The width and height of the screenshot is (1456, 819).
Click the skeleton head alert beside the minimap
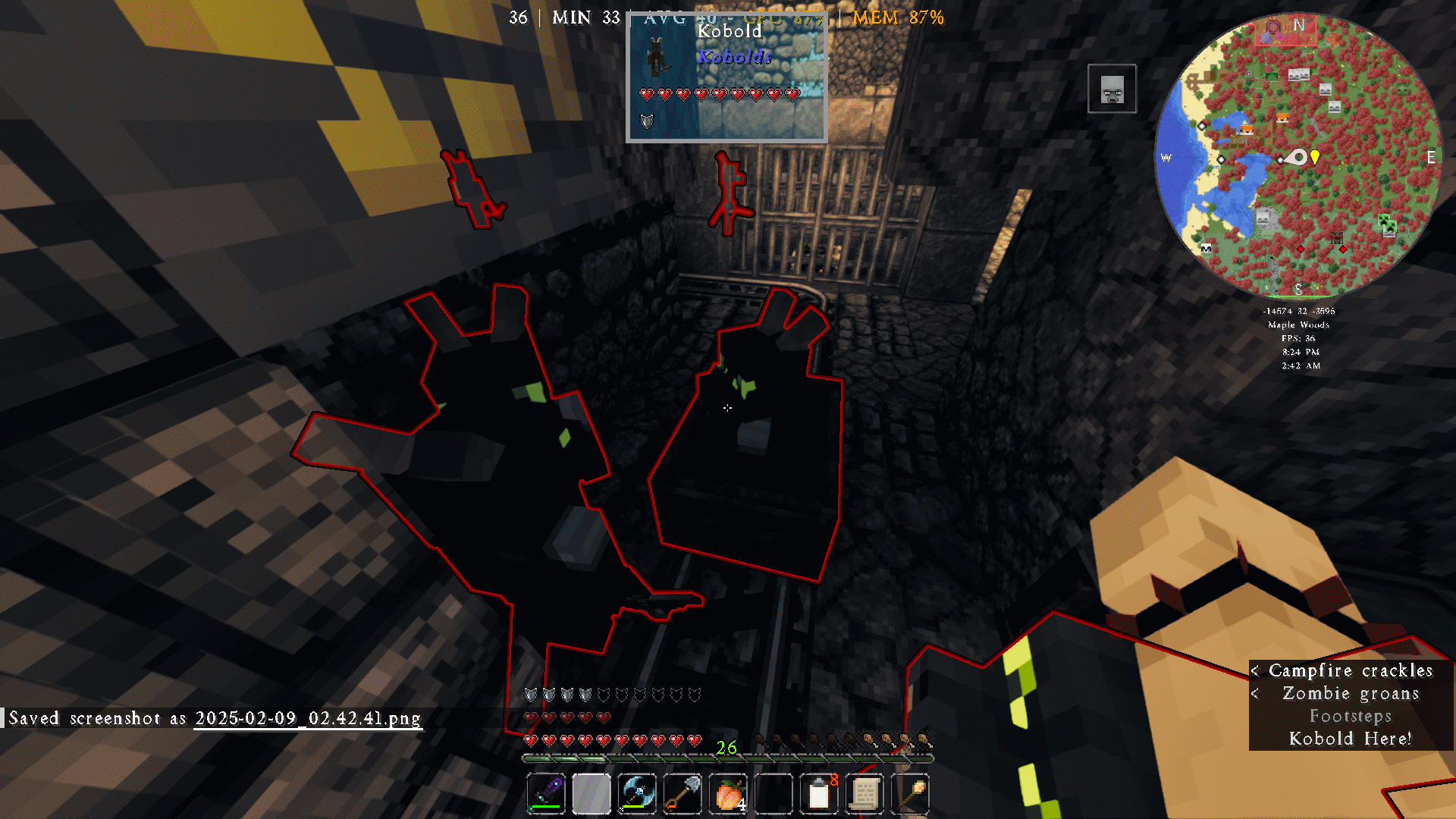click(x=1111, y=89)
